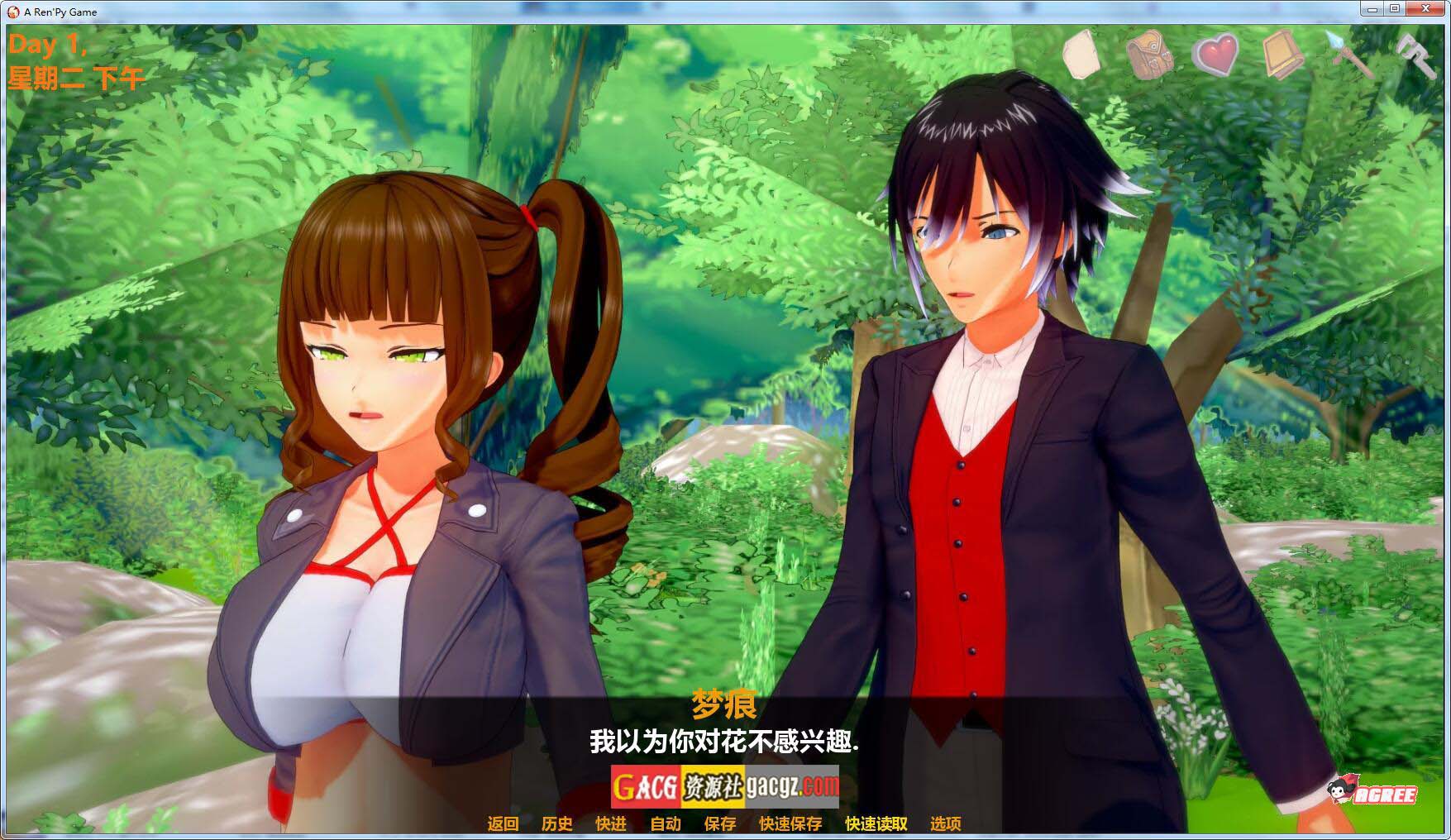The image size is (1451, 840).
Task: Click 快速读取 (Quick Load)
Action: click(876, 823)
